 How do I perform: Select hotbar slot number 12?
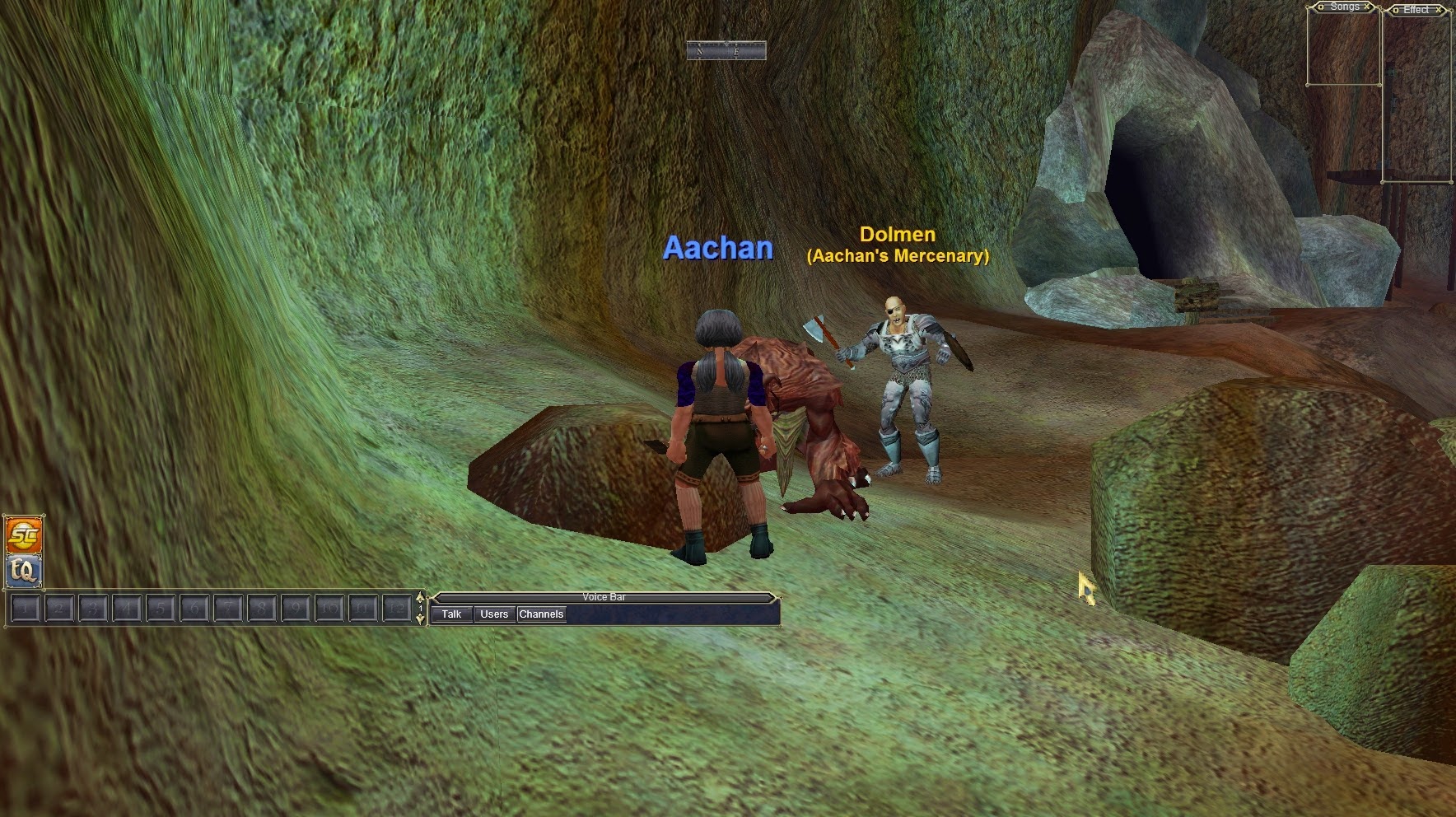[x=397, y=609]
